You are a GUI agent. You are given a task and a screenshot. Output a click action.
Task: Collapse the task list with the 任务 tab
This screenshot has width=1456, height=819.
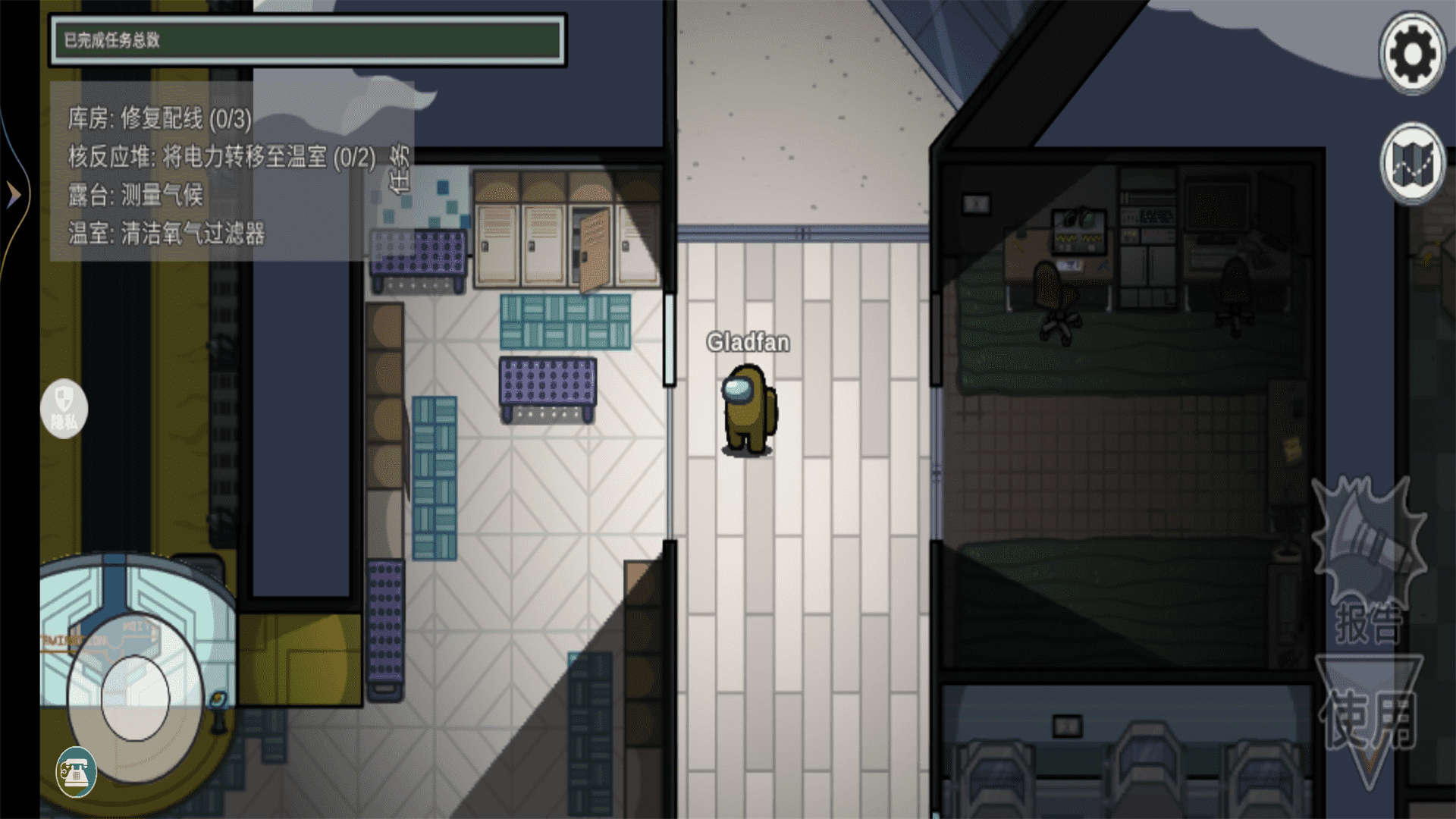tap(399, 168)
